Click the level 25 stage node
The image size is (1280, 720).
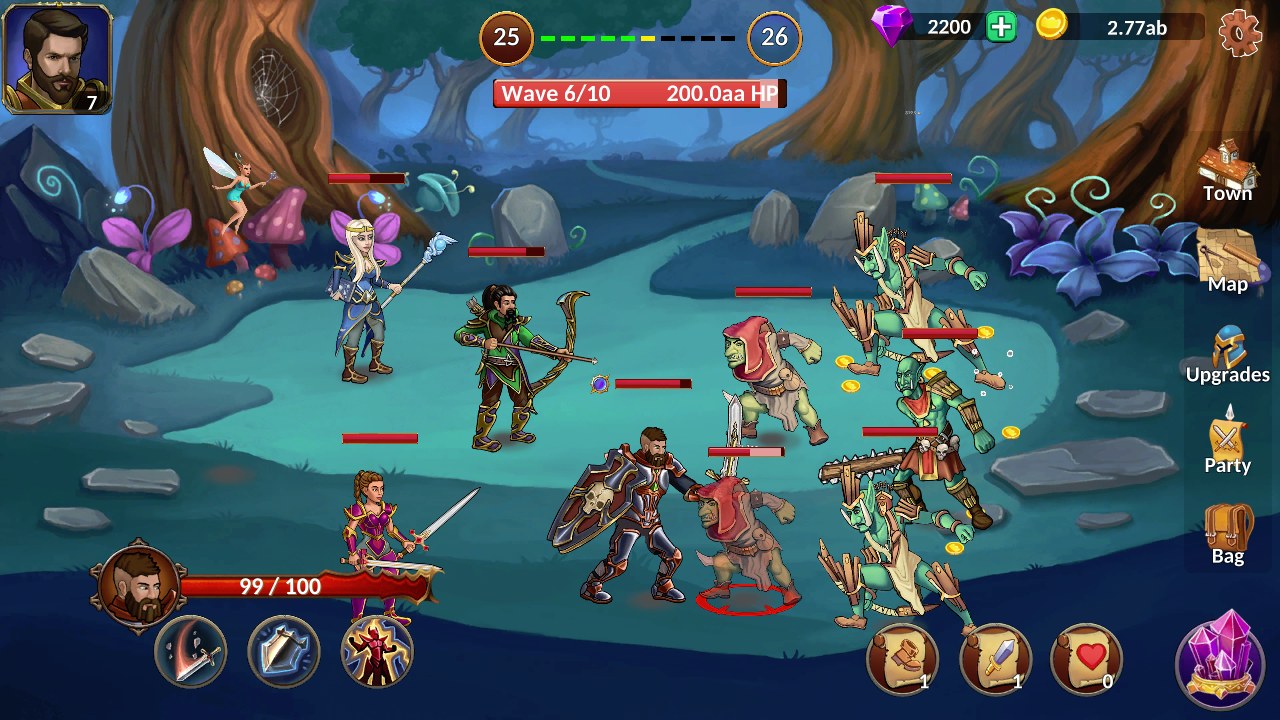(x=506, y=38)
